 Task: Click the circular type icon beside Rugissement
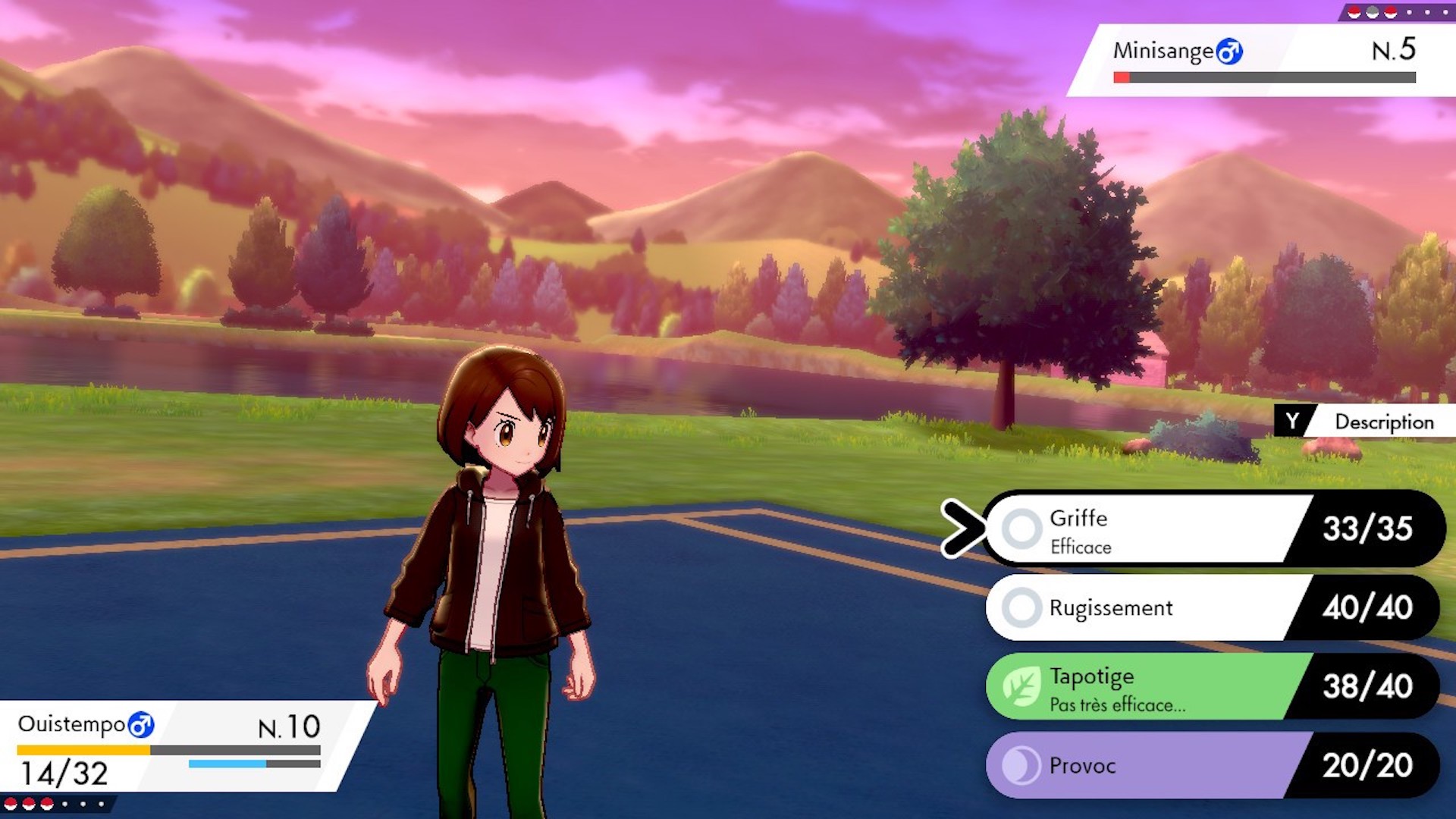[1023, 607]
